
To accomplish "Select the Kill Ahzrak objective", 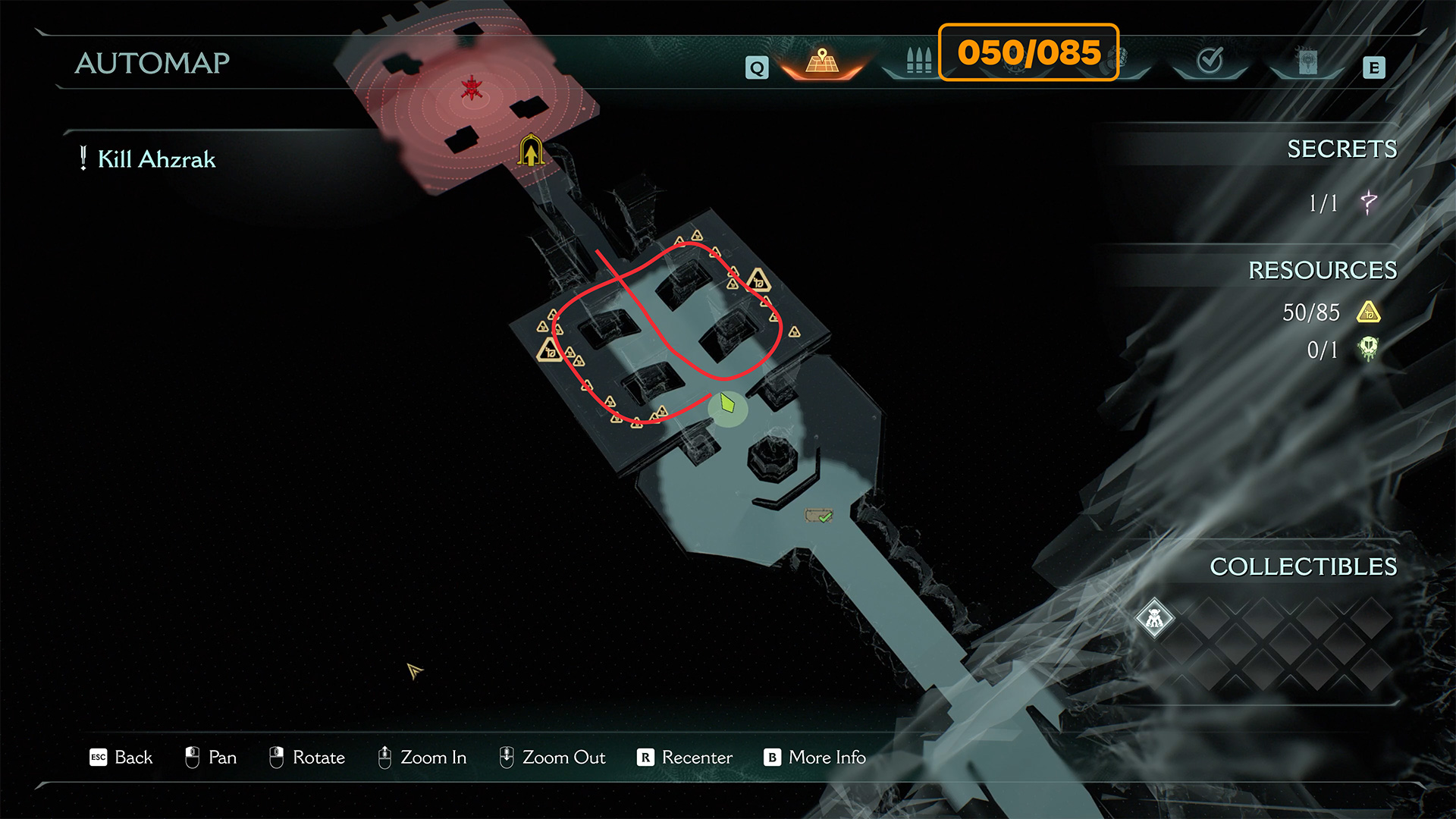I will [x=156, y=159].
